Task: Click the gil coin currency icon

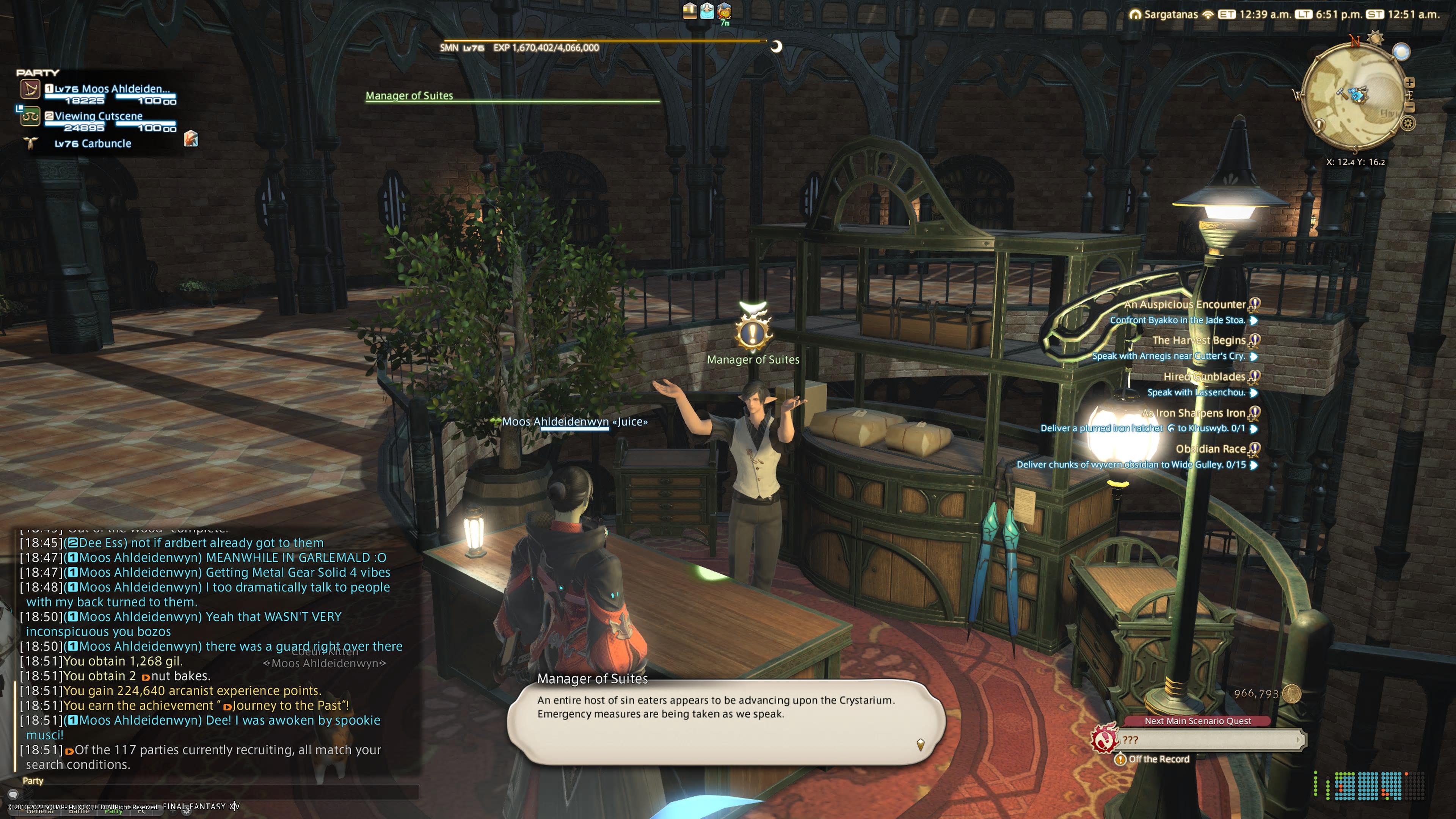Action: [x=1291, y=693]
